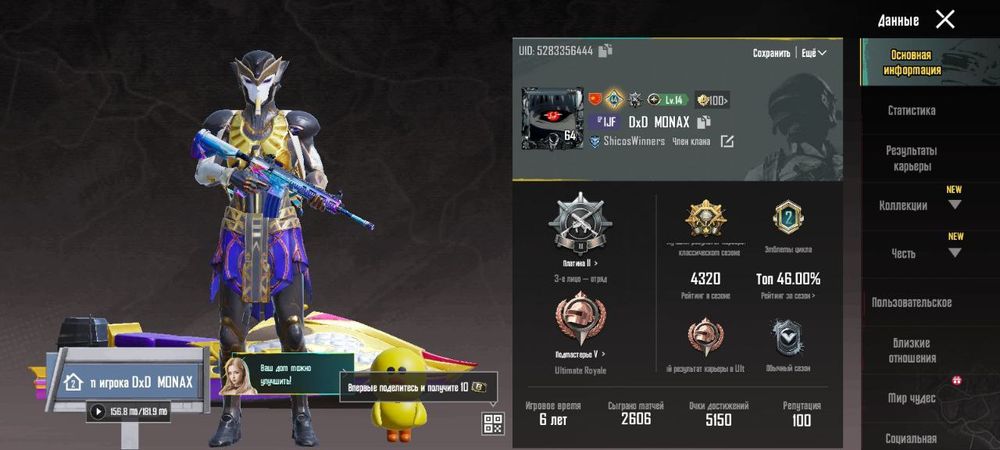
Task: Open the QR code icon
Action: click(493, 423)
